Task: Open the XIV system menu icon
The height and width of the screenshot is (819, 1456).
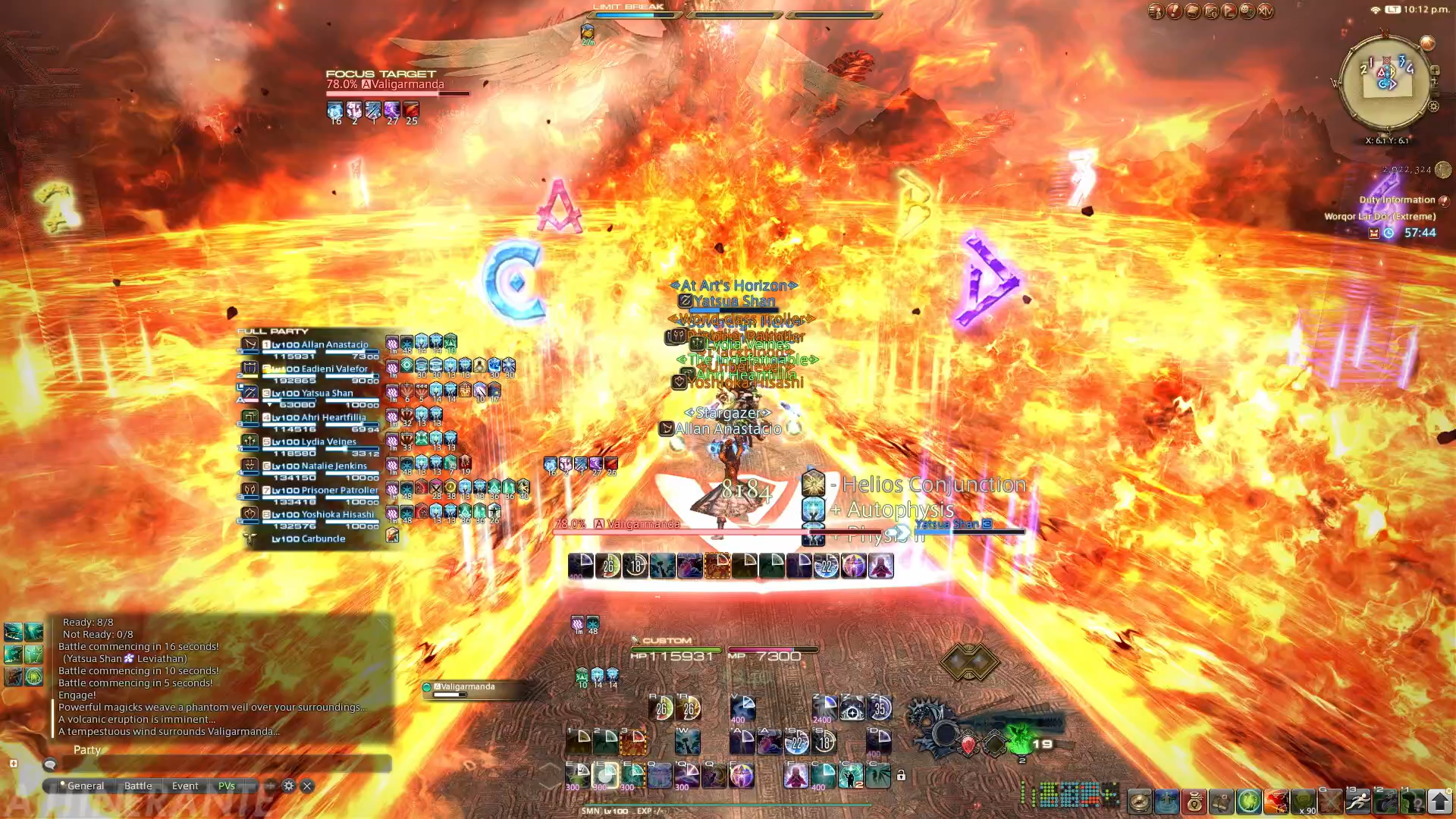Action: tap(1266, 11)
